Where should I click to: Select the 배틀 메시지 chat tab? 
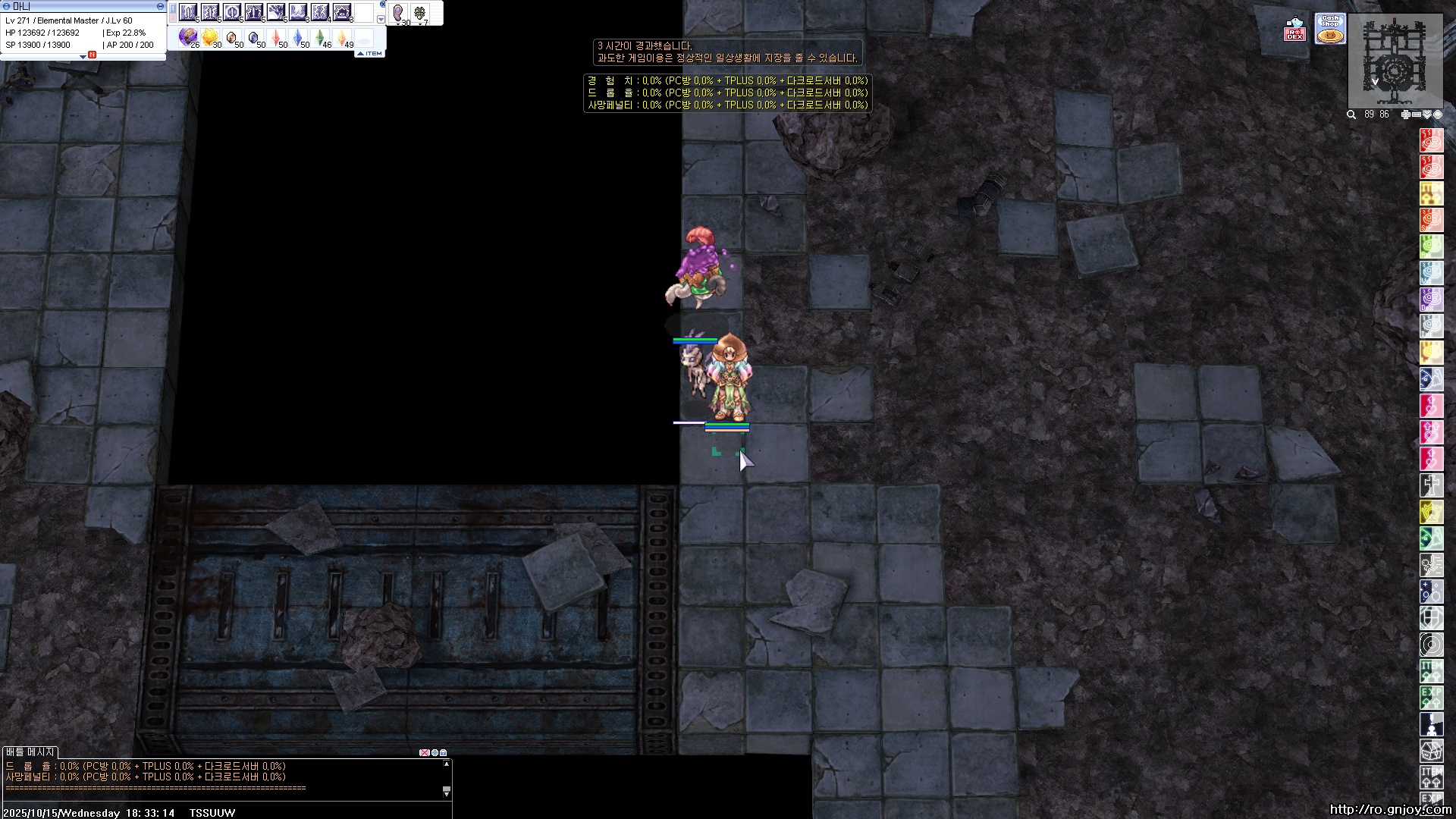(x=30, y=752)
